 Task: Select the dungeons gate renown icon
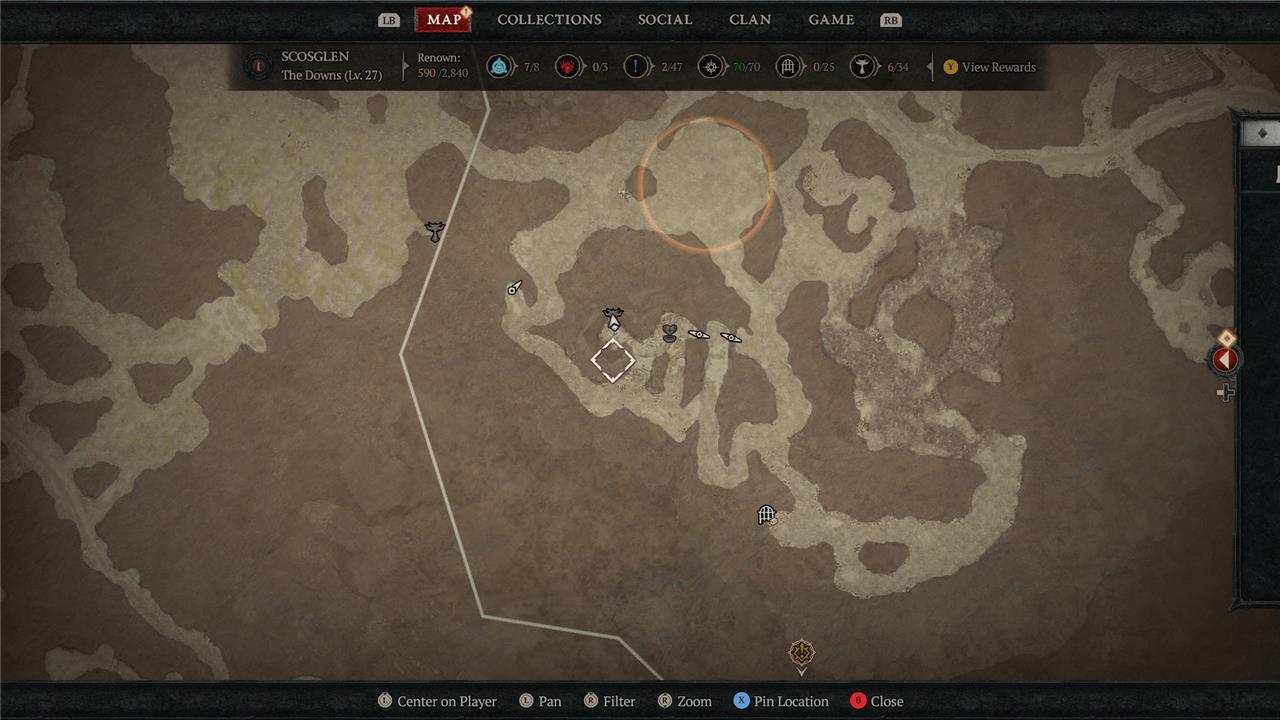788,67
